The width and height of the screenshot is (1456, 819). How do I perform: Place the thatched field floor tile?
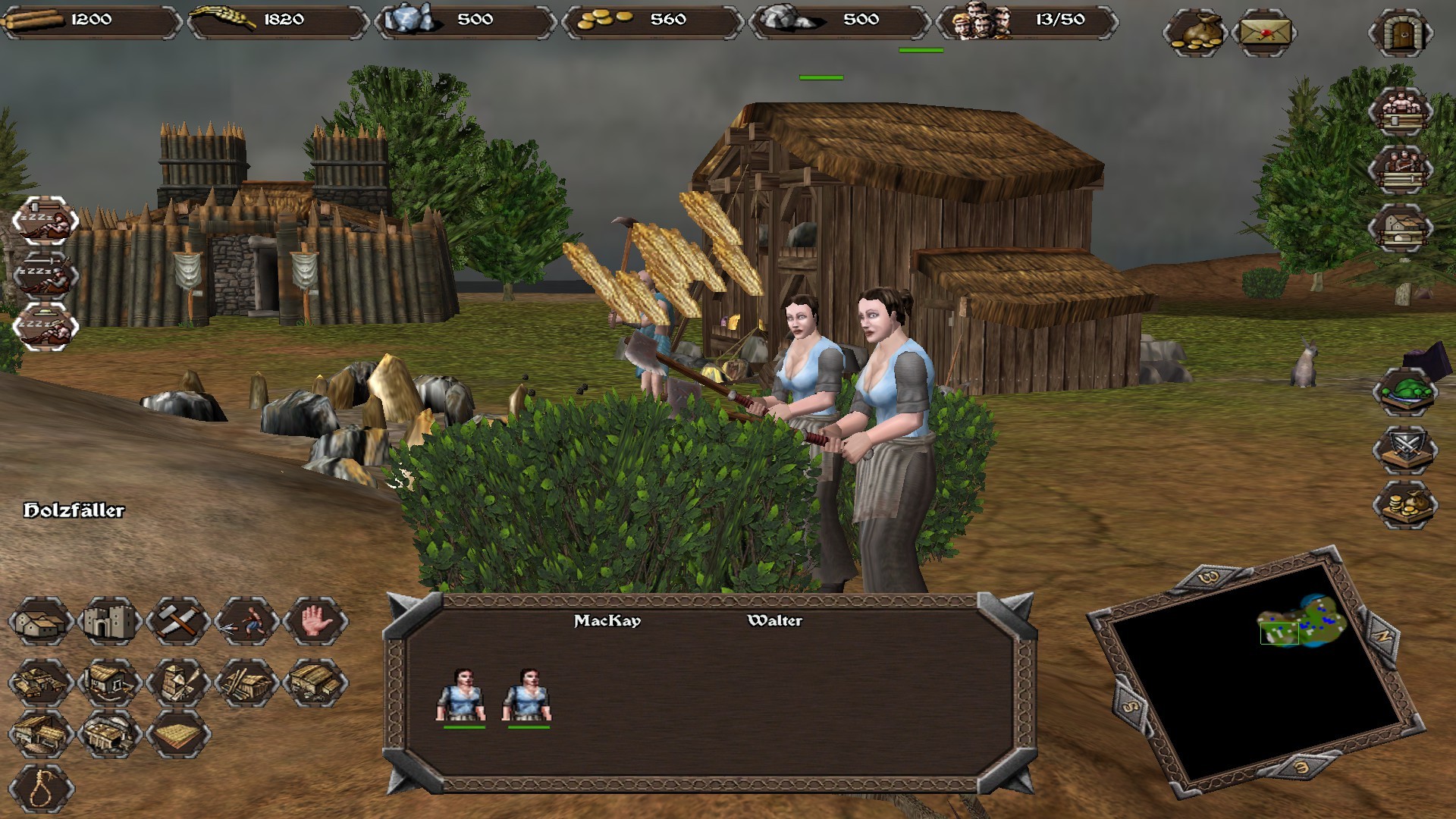pyautogui.click(x=178, y=735)
